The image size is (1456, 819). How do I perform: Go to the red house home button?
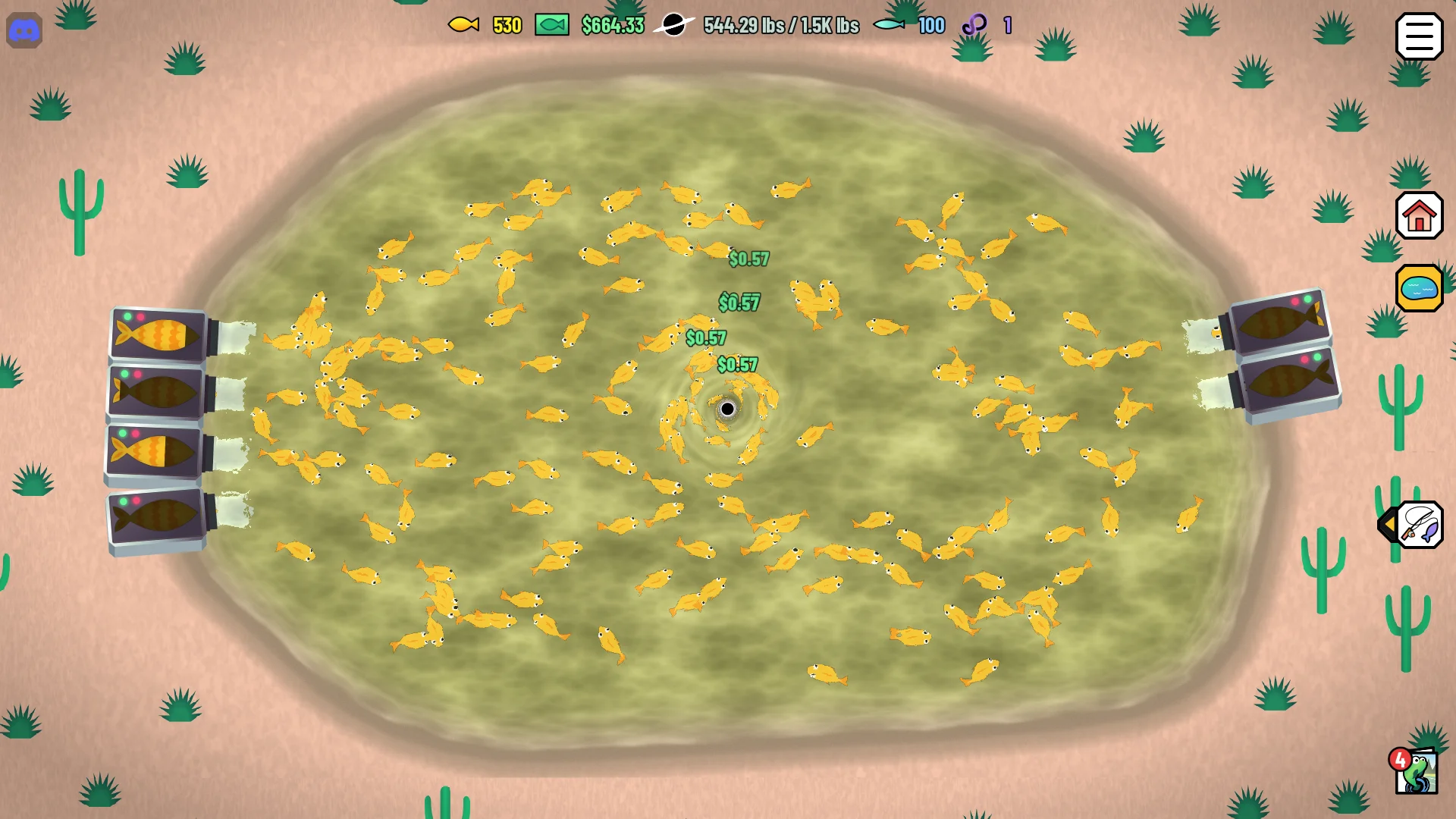[x=1419, y=216]
